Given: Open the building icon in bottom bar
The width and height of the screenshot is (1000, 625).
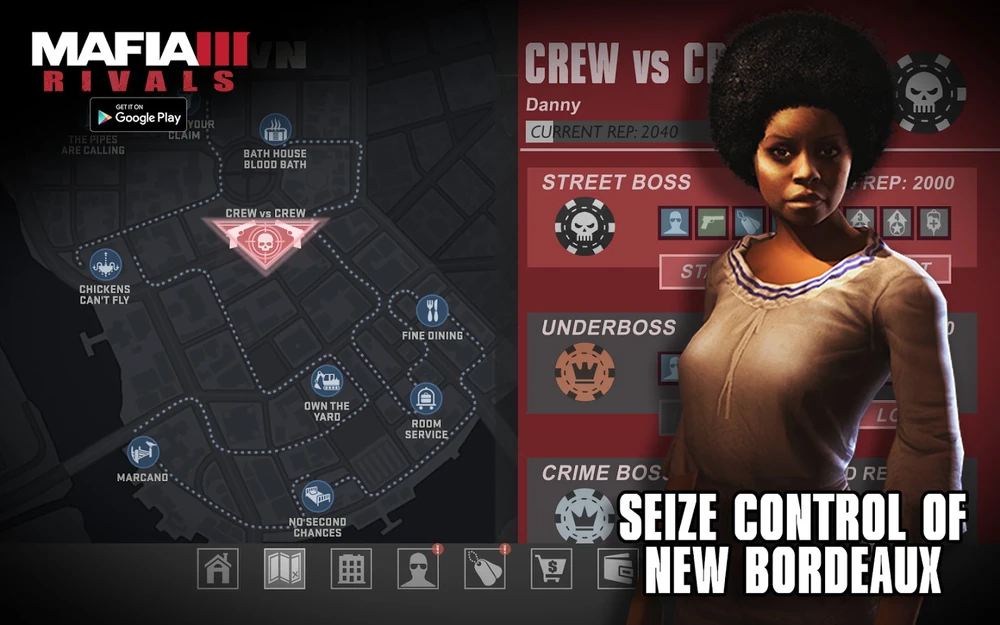Looking at the screenshot, I should 351,568.
